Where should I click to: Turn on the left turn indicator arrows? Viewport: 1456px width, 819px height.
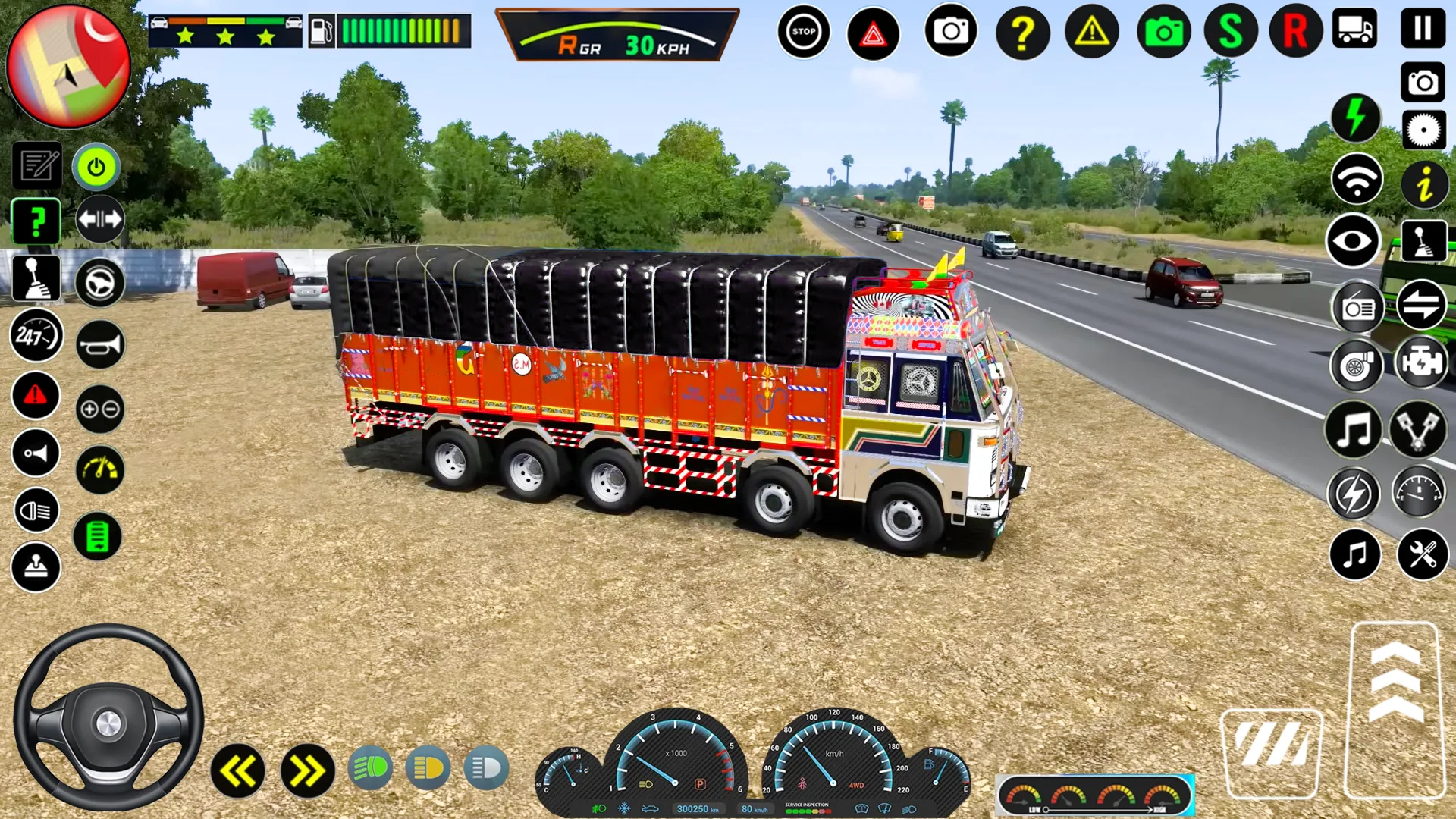238,772
